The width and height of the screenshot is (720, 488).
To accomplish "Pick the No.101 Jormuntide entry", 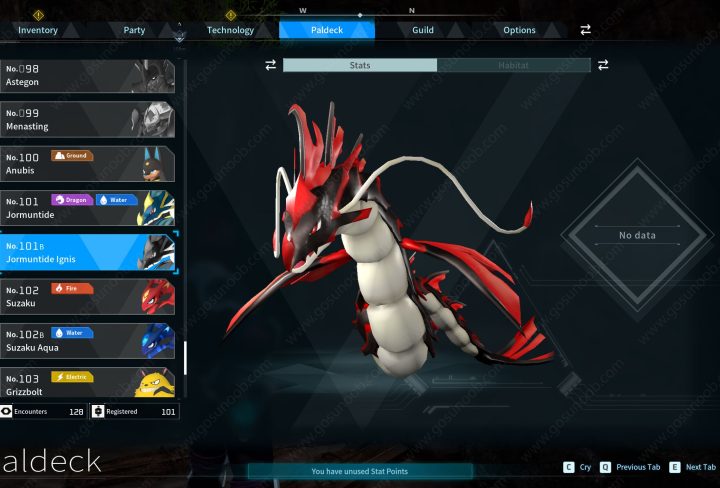I will click(88, 208).
